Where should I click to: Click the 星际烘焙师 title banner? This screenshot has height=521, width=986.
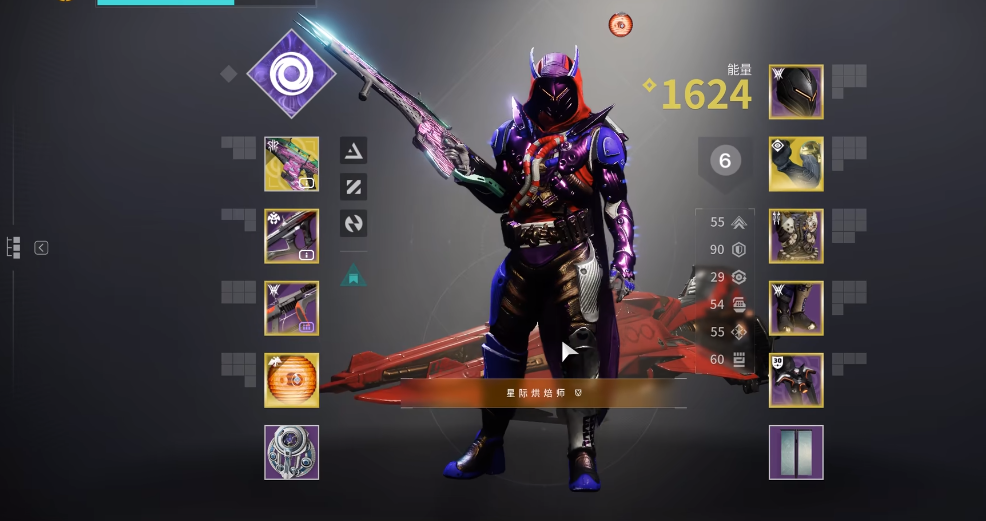click(543, 393)
